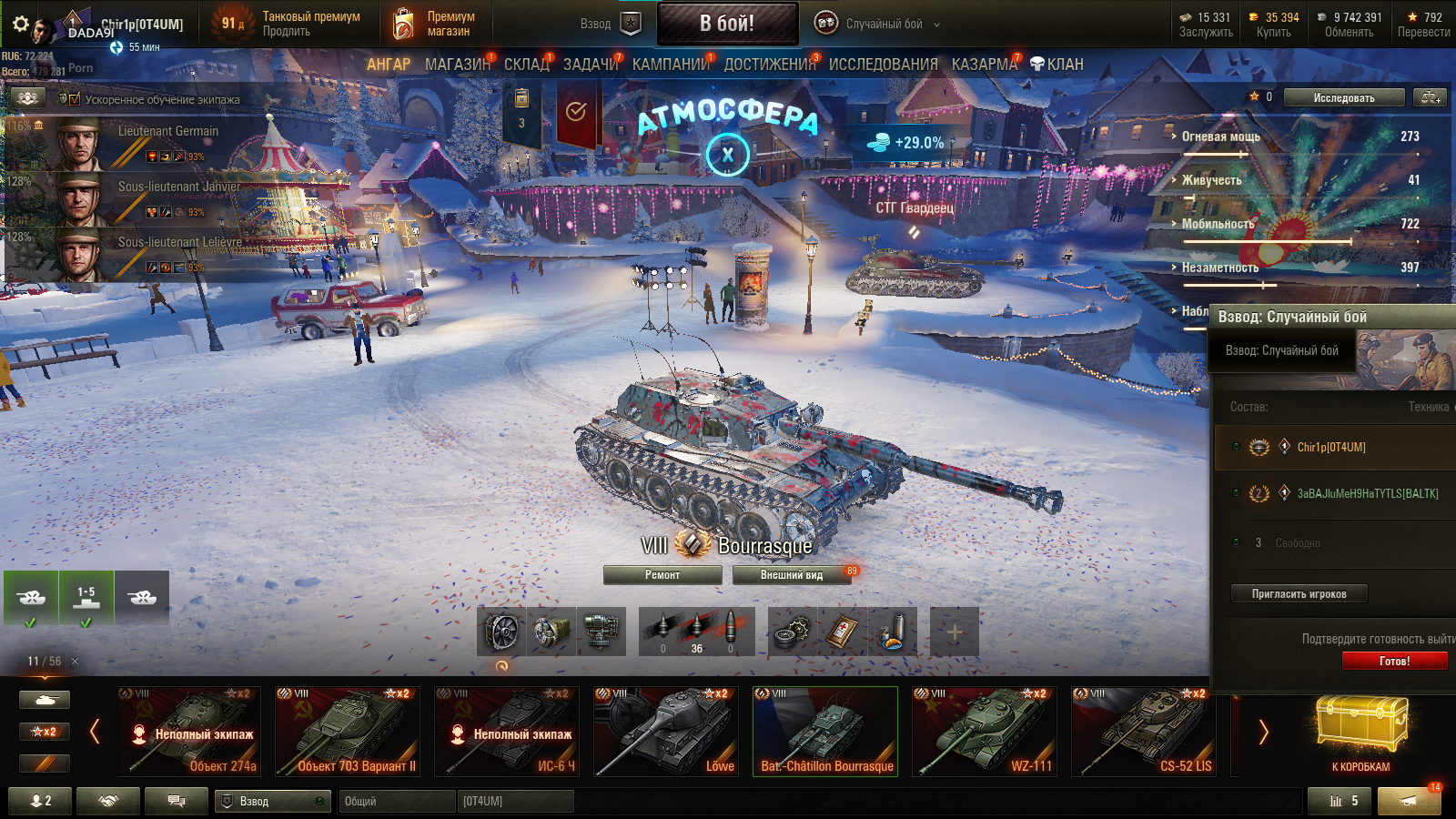Click Пригласить игроков button
This screenshot has height=819, width=1456.
[1299, 594]
